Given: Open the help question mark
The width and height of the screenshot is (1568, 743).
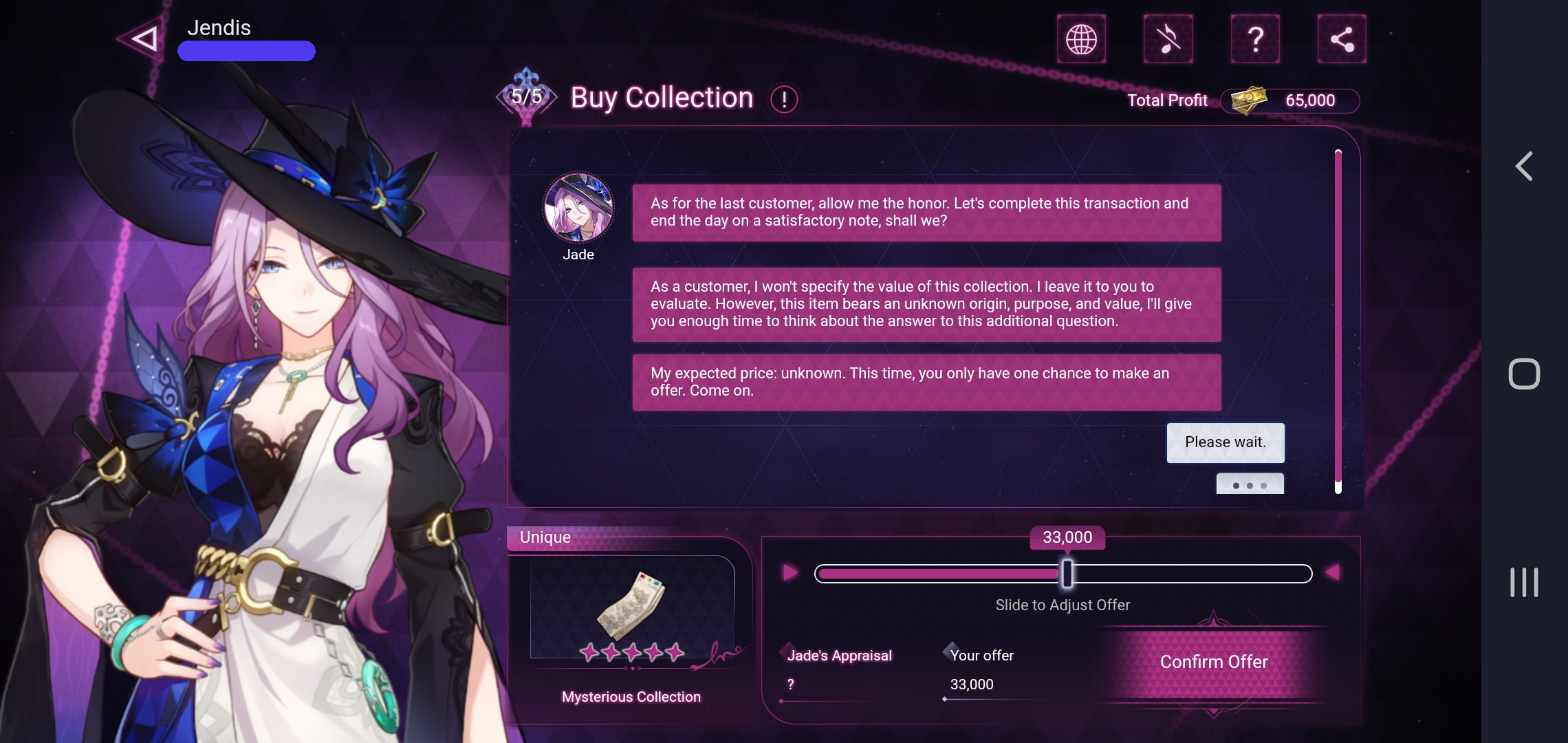Looking at the screenshot, I should click(1255, 39).
